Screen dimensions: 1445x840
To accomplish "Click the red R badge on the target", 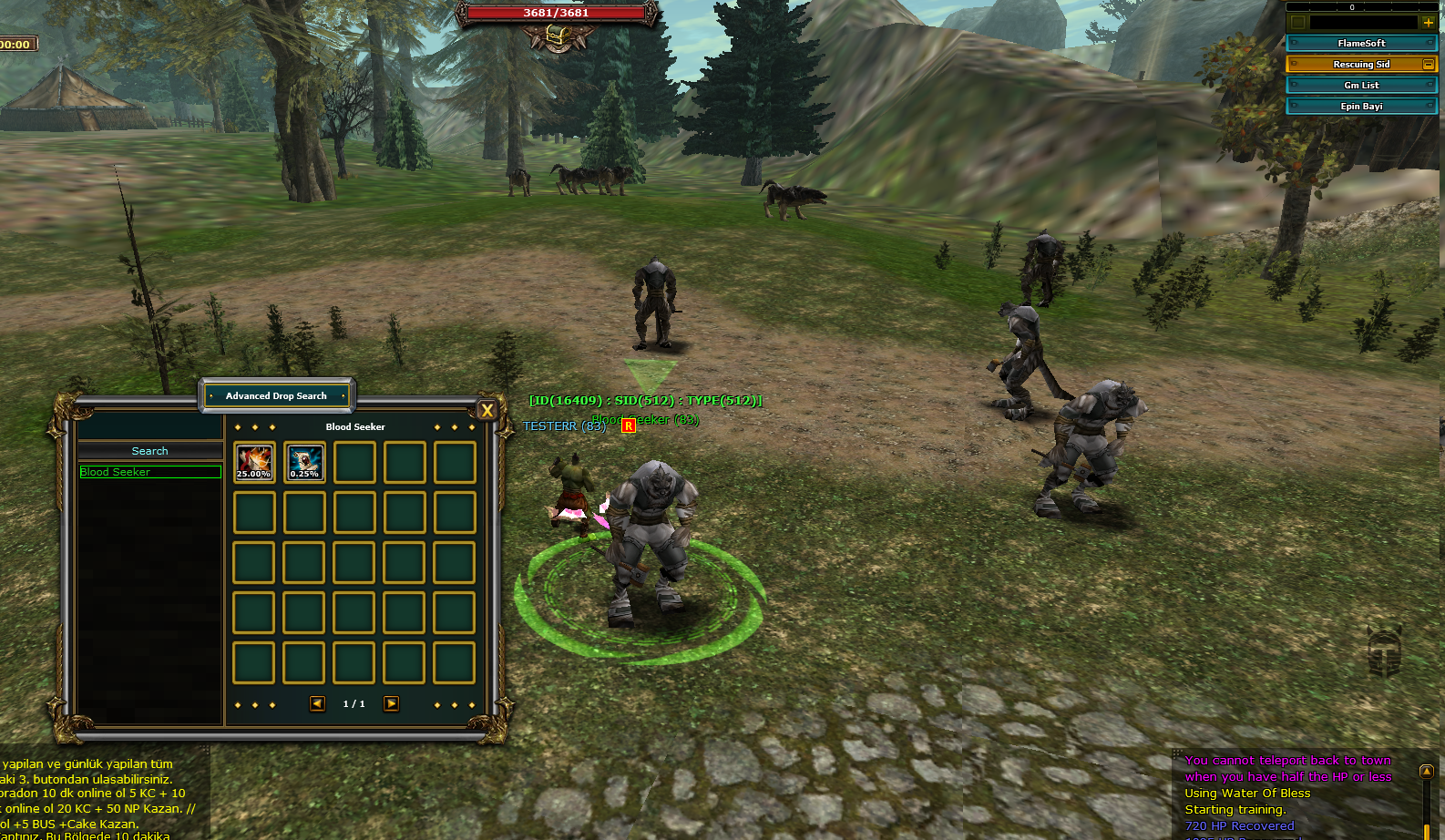I will (x=629, y=425).
